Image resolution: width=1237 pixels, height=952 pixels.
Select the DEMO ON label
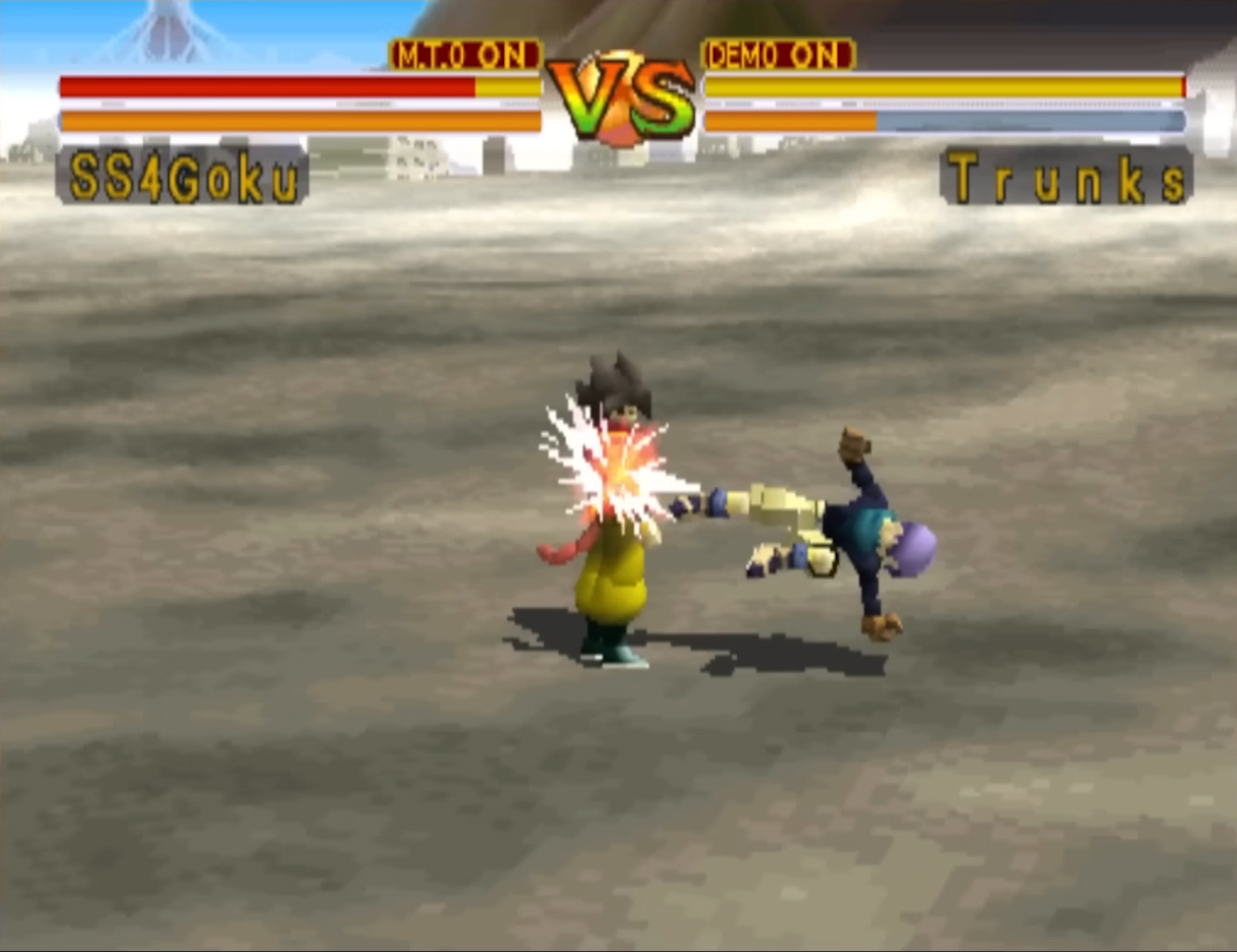pyautogui.click(x=778, y=56)
